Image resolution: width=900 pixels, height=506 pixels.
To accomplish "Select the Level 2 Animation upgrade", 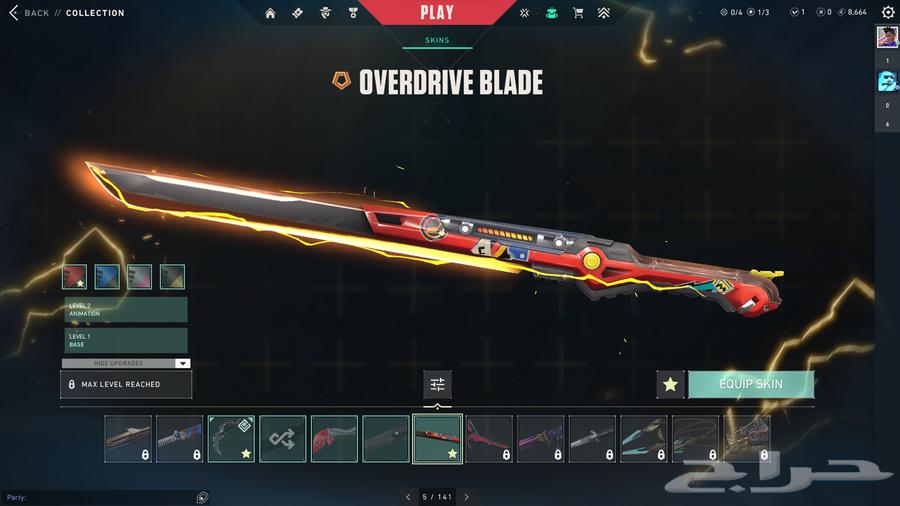I will [x=126, y=310].
